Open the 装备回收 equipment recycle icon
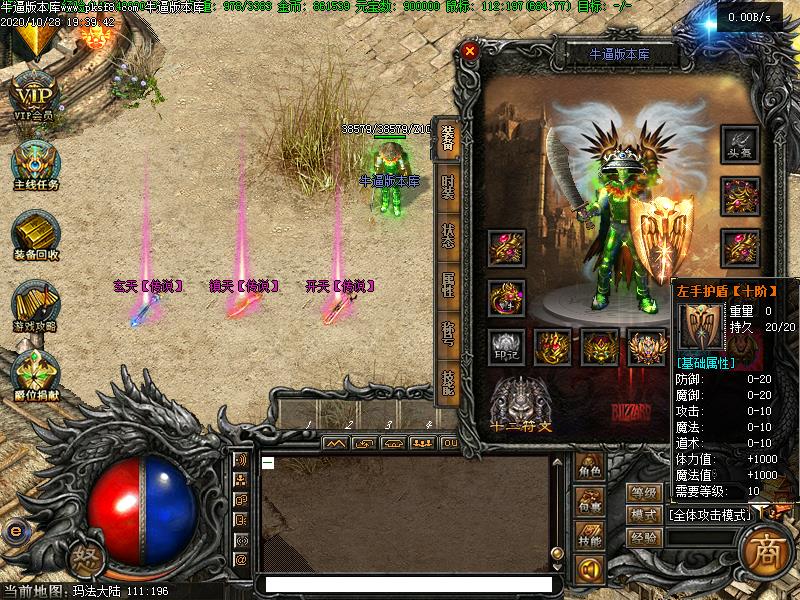Image resolution: width=800 pixels, height=600 pixels. [36, 234]
